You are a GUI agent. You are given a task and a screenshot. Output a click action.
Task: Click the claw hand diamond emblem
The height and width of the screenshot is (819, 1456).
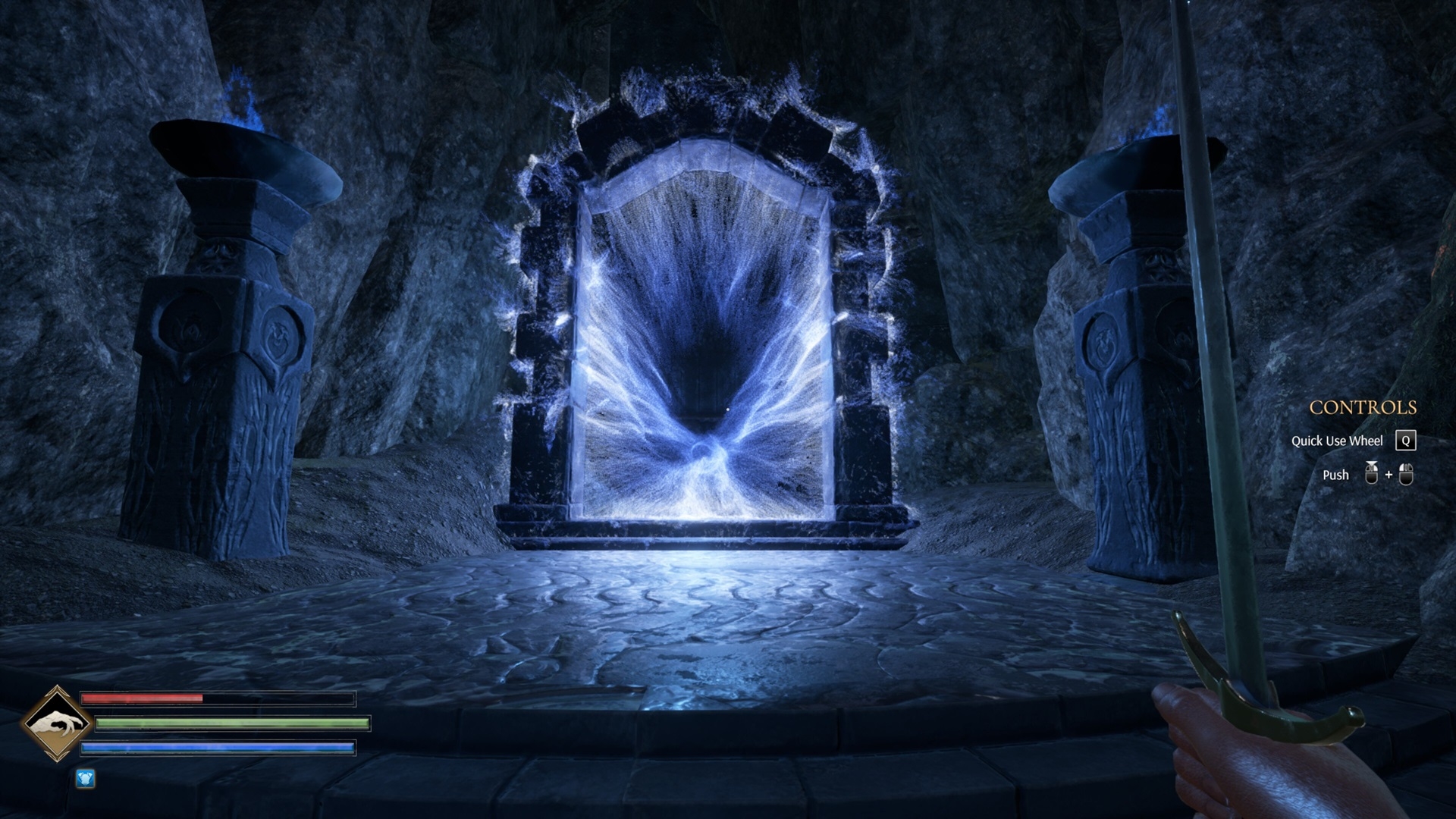coord(56,723)
